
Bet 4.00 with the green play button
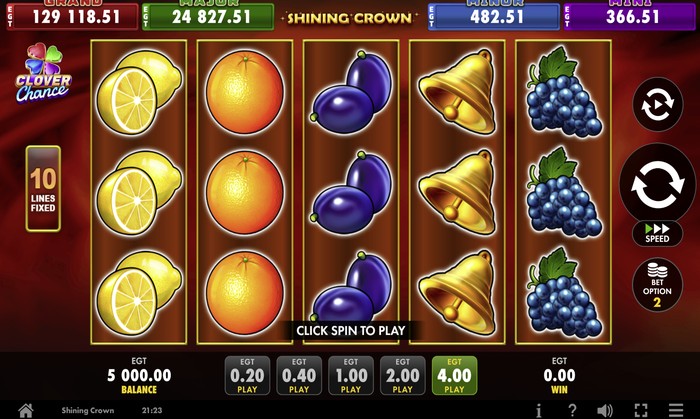pos(455,376)
